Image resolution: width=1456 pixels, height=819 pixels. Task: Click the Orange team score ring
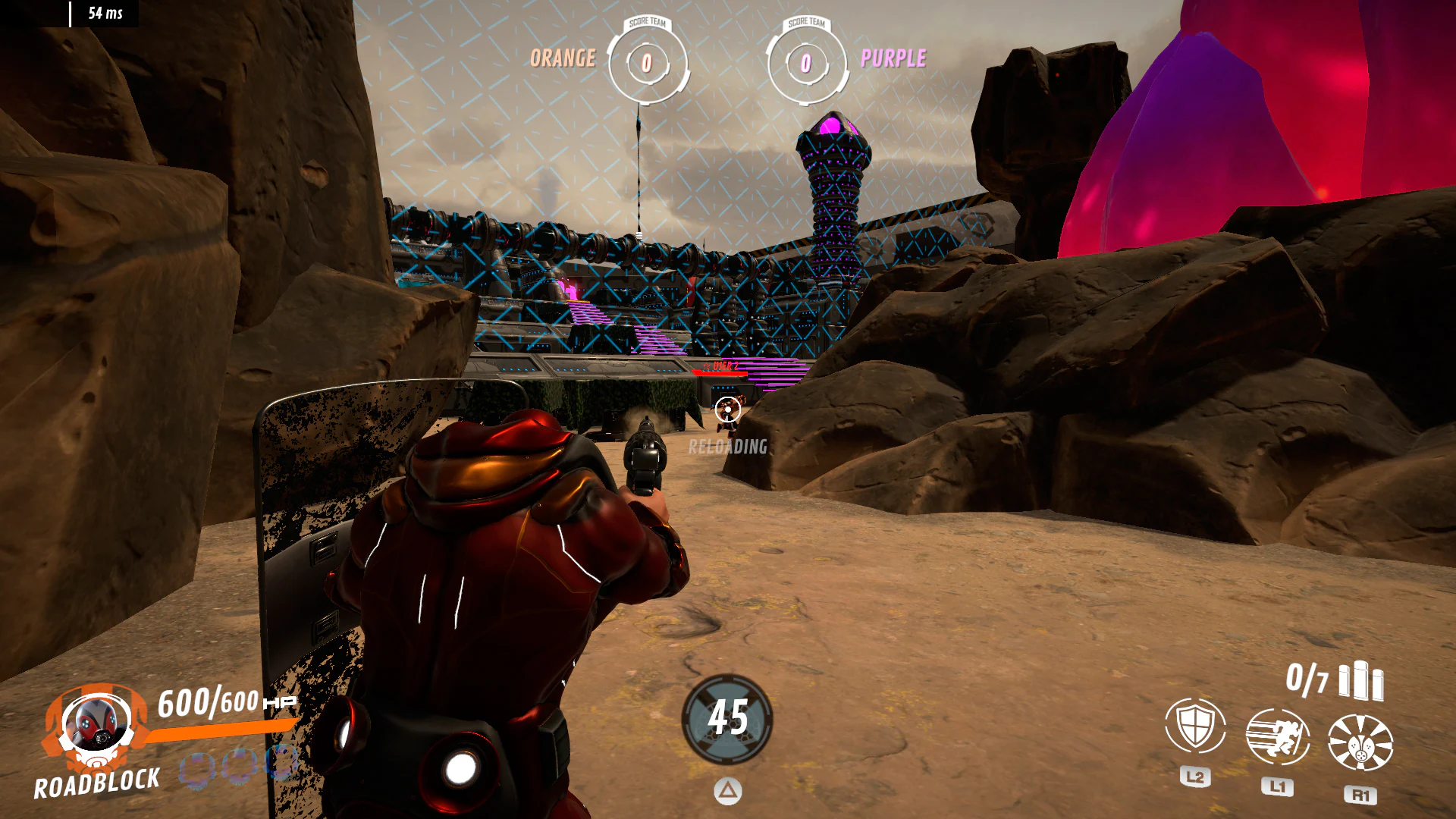point(646,64)
